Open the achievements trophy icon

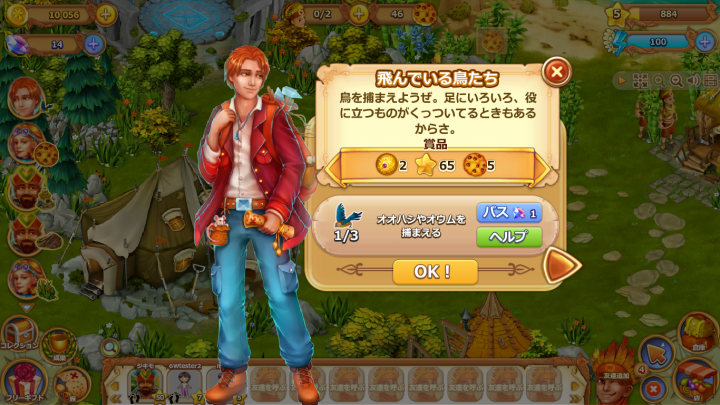[59, 343]
